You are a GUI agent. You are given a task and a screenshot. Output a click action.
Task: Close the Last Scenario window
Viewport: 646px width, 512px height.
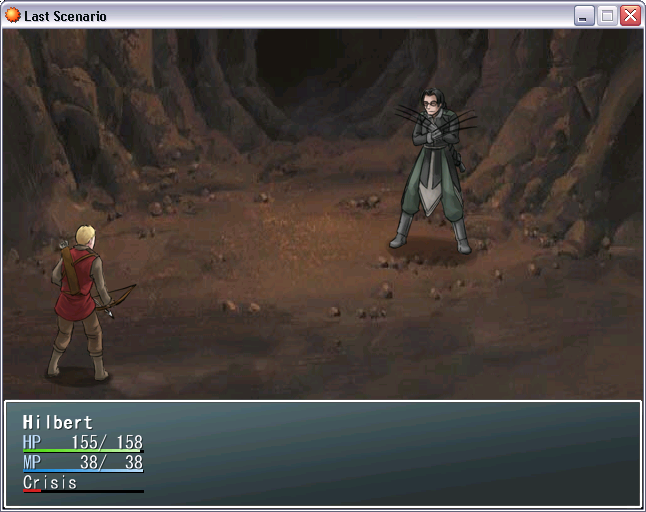[630, 16]
